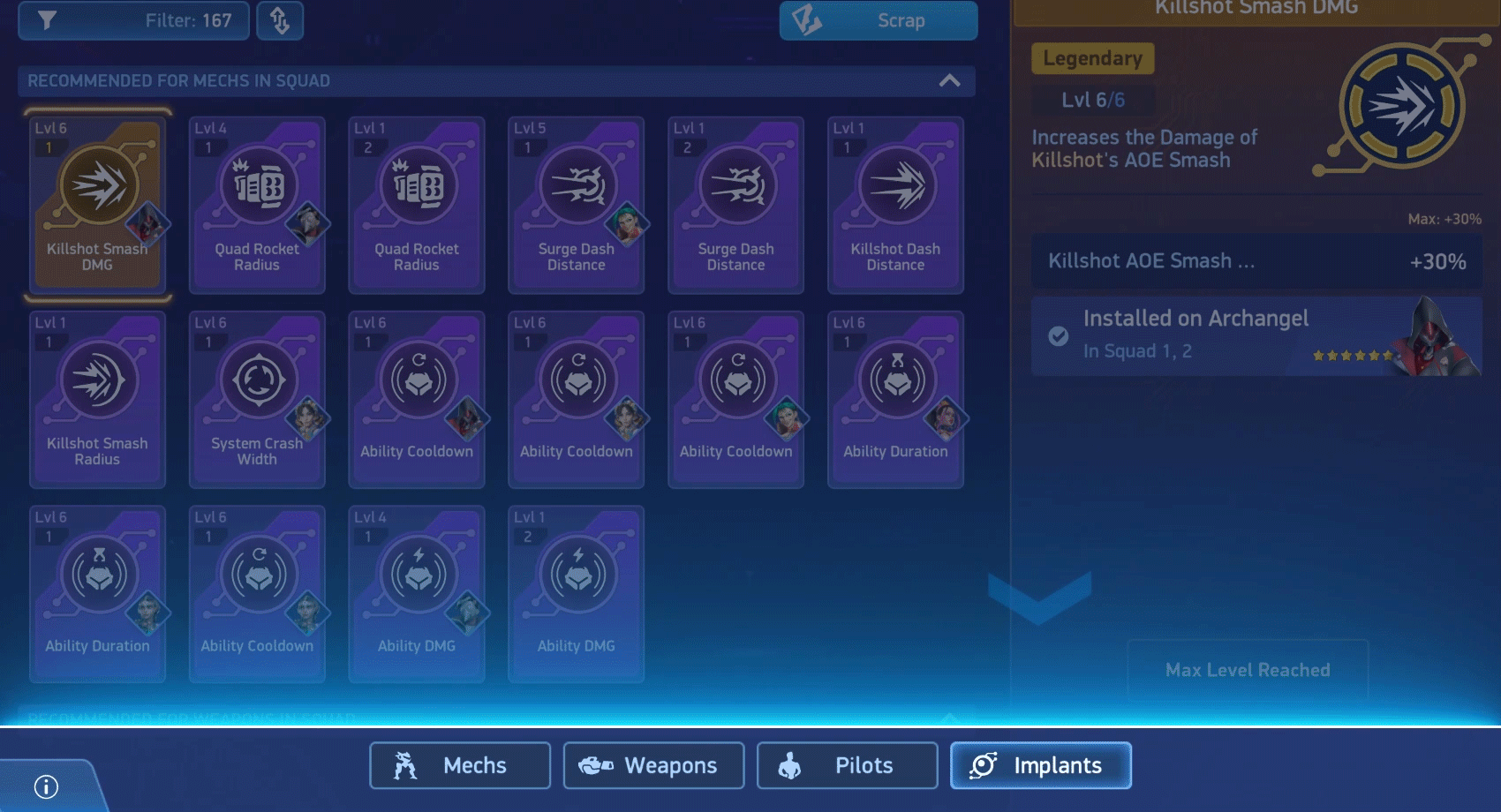The width and height of the screenshot is (1501, 812).
Task: Select the Killshot Smash DMG implant
Action: tap(97, 203)
